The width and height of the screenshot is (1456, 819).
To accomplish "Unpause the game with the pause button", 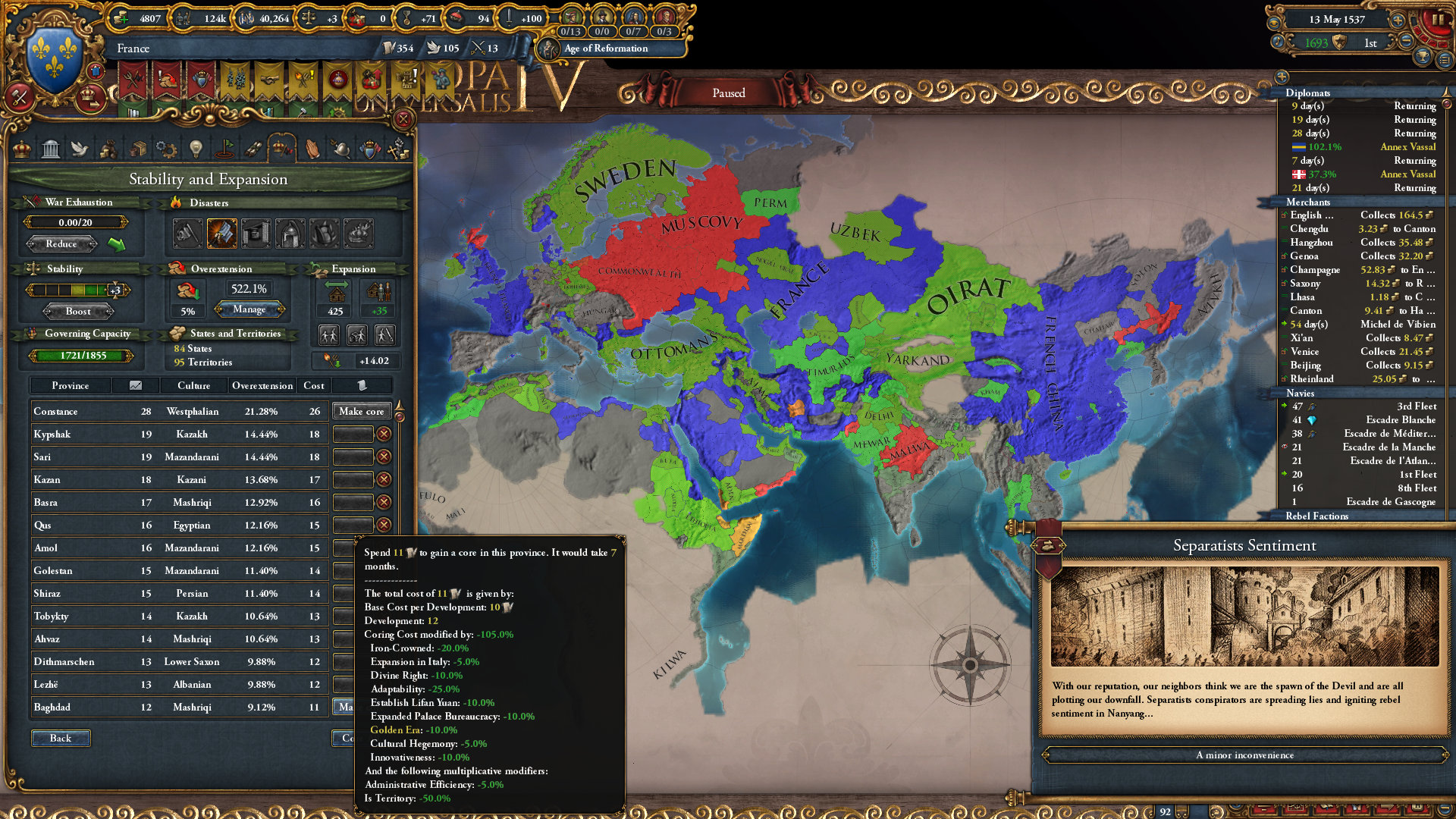I will coord(1437,20).
